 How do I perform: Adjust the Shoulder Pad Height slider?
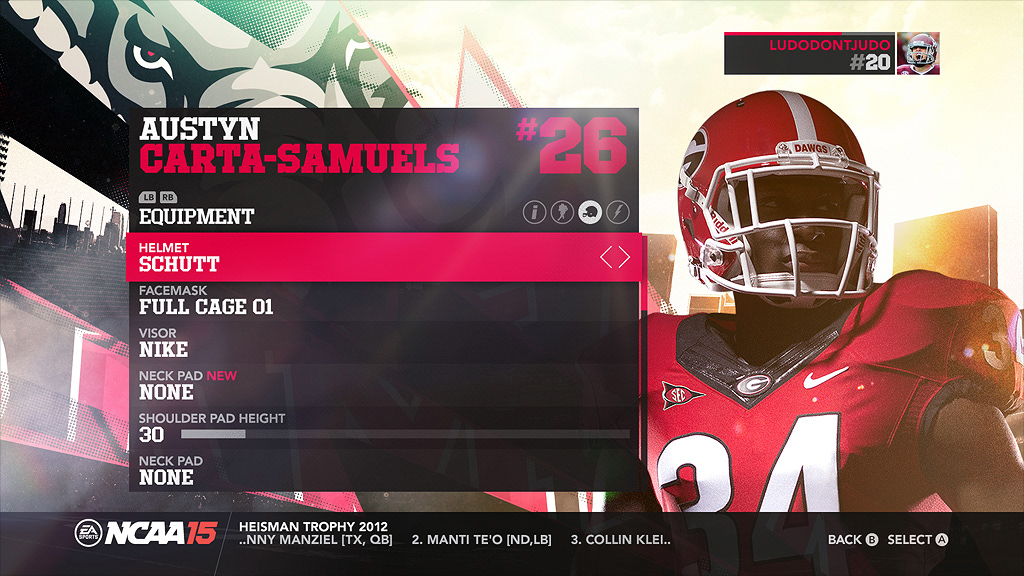click(x=405, y=435)
